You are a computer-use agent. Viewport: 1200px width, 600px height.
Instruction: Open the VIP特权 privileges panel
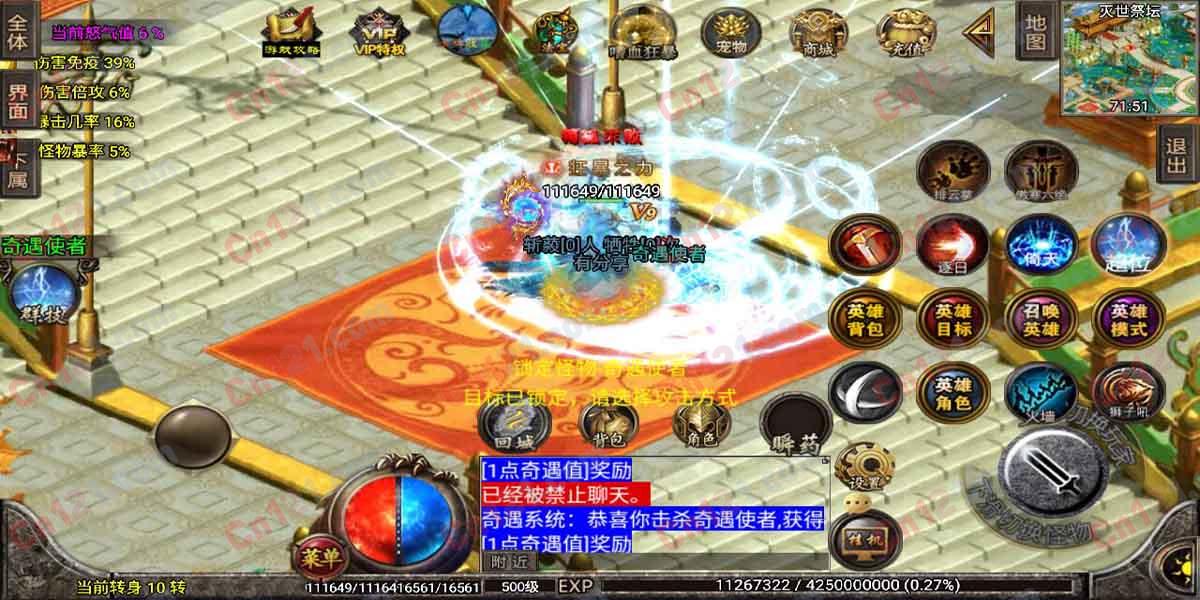376,33
